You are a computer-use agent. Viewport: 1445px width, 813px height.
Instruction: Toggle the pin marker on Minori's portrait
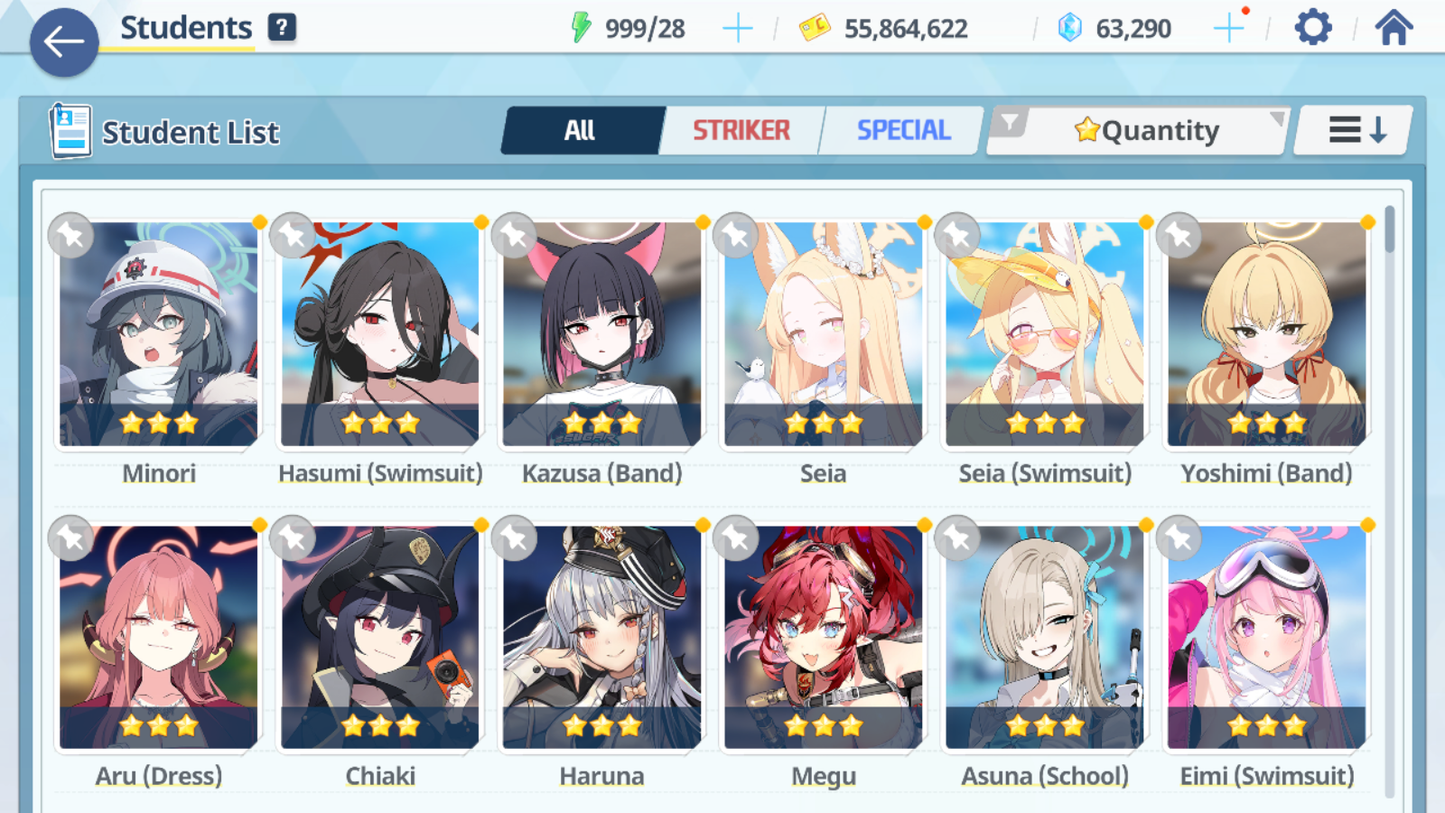click(x=70, y=236)
